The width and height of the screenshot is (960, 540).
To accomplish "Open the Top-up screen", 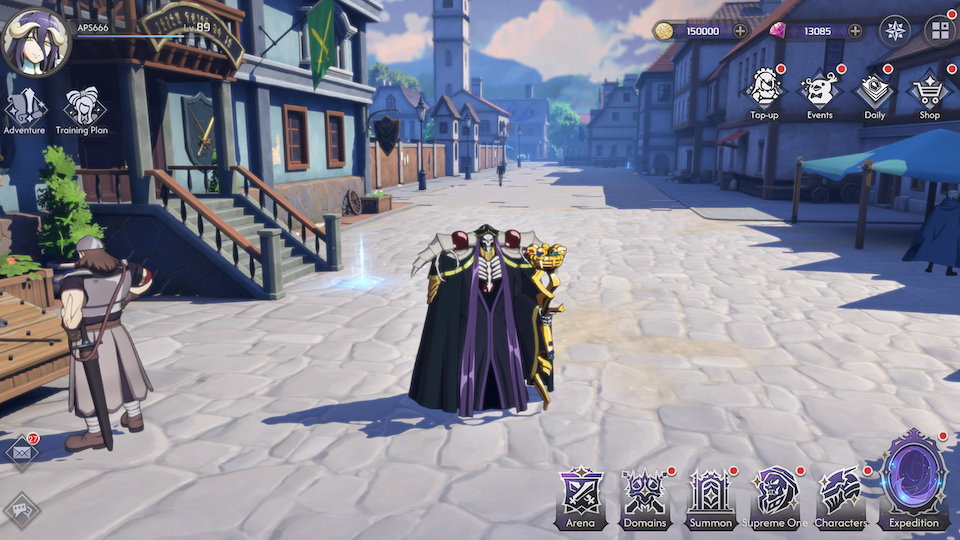I will click(x=764, y=94).
